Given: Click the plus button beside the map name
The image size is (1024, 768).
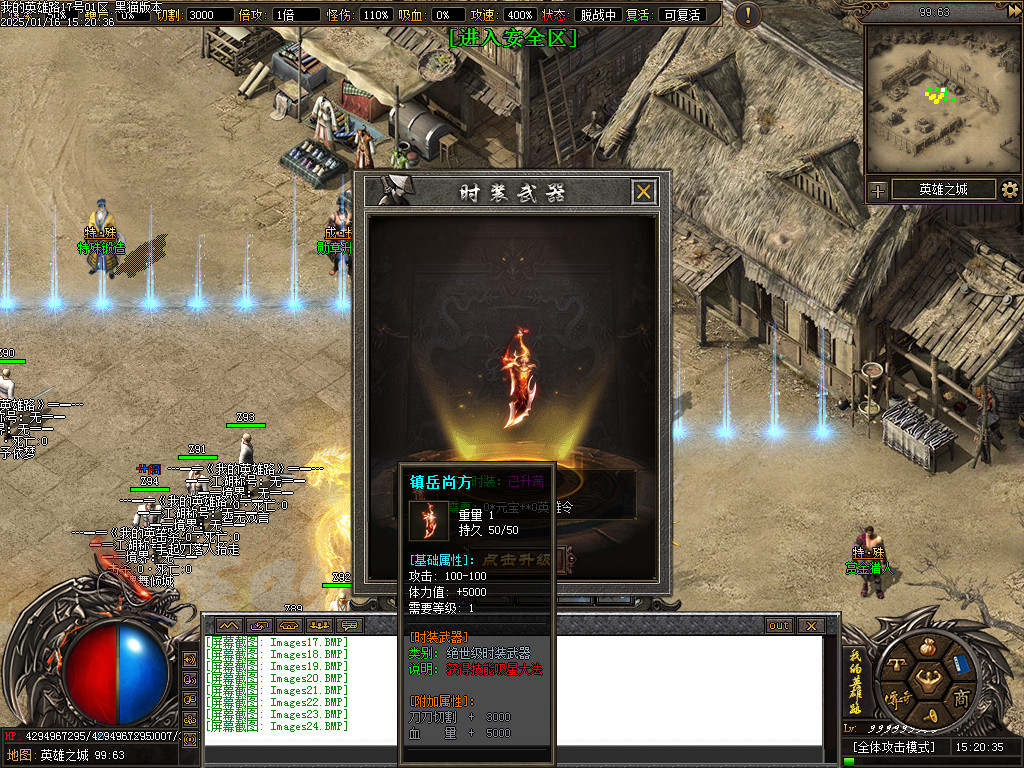Looking at the screenshot, I should tap(877, 190).
